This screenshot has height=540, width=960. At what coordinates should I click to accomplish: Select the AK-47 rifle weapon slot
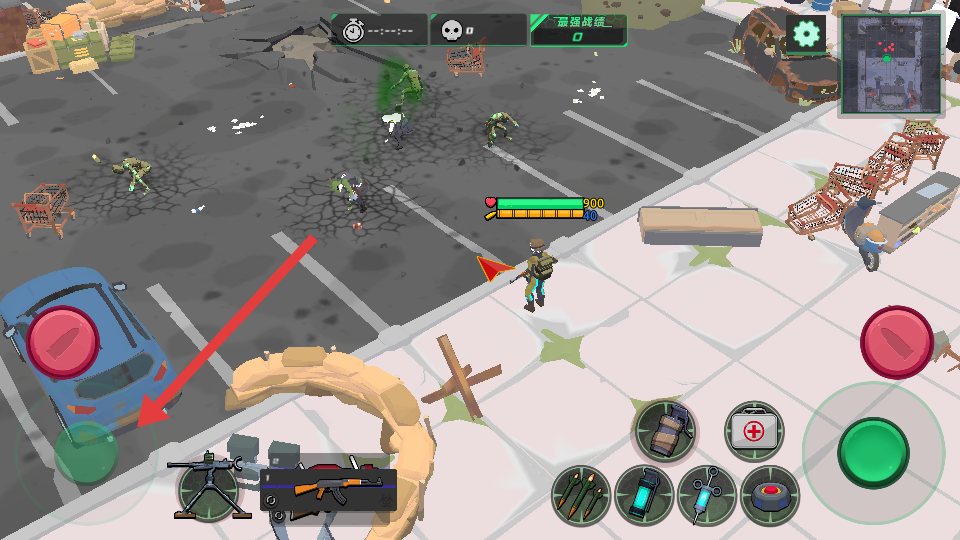tap(328, 490)
